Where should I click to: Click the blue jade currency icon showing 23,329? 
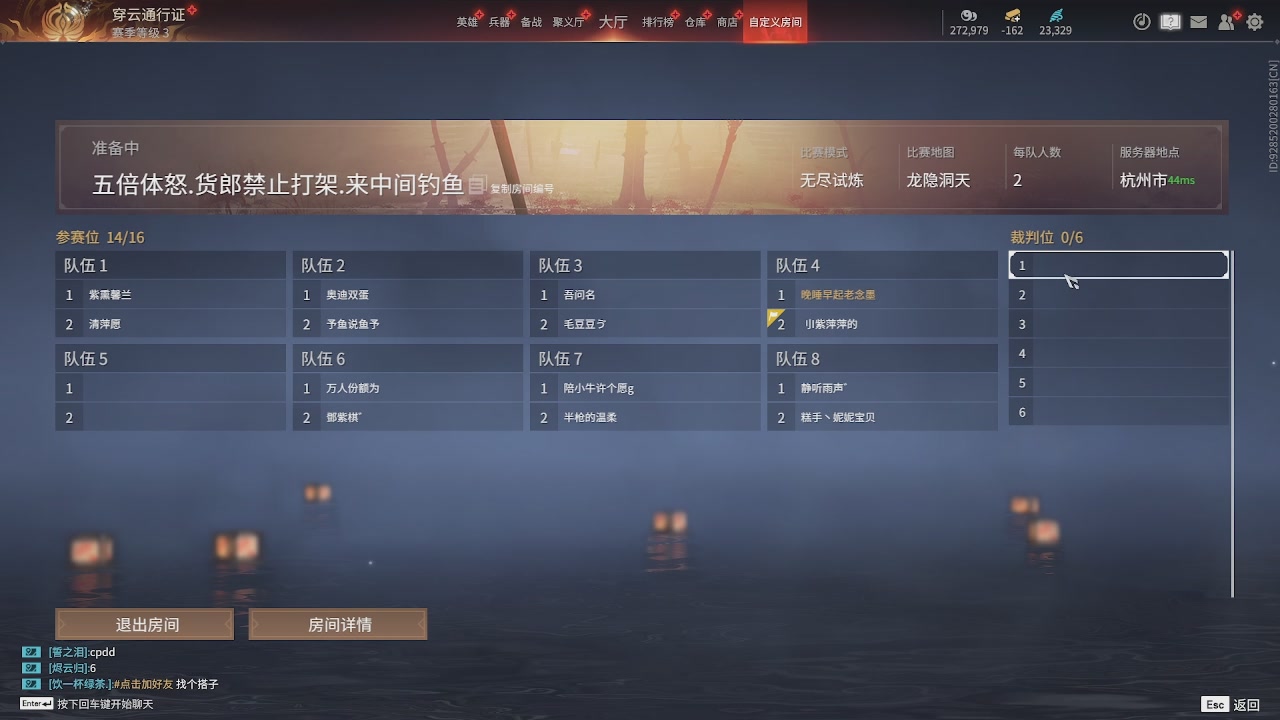click(1054, 17)
